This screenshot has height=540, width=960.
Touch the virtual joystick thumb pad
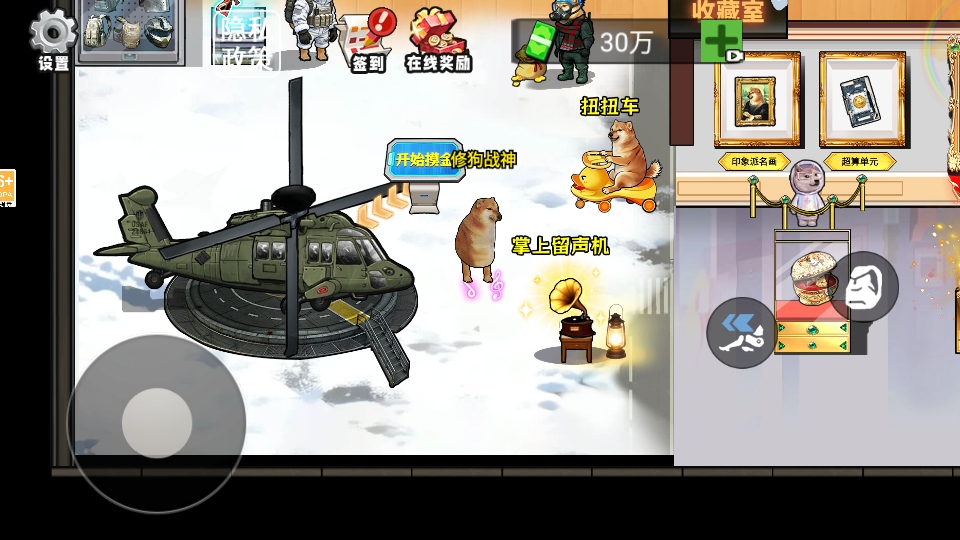(157, 423)
